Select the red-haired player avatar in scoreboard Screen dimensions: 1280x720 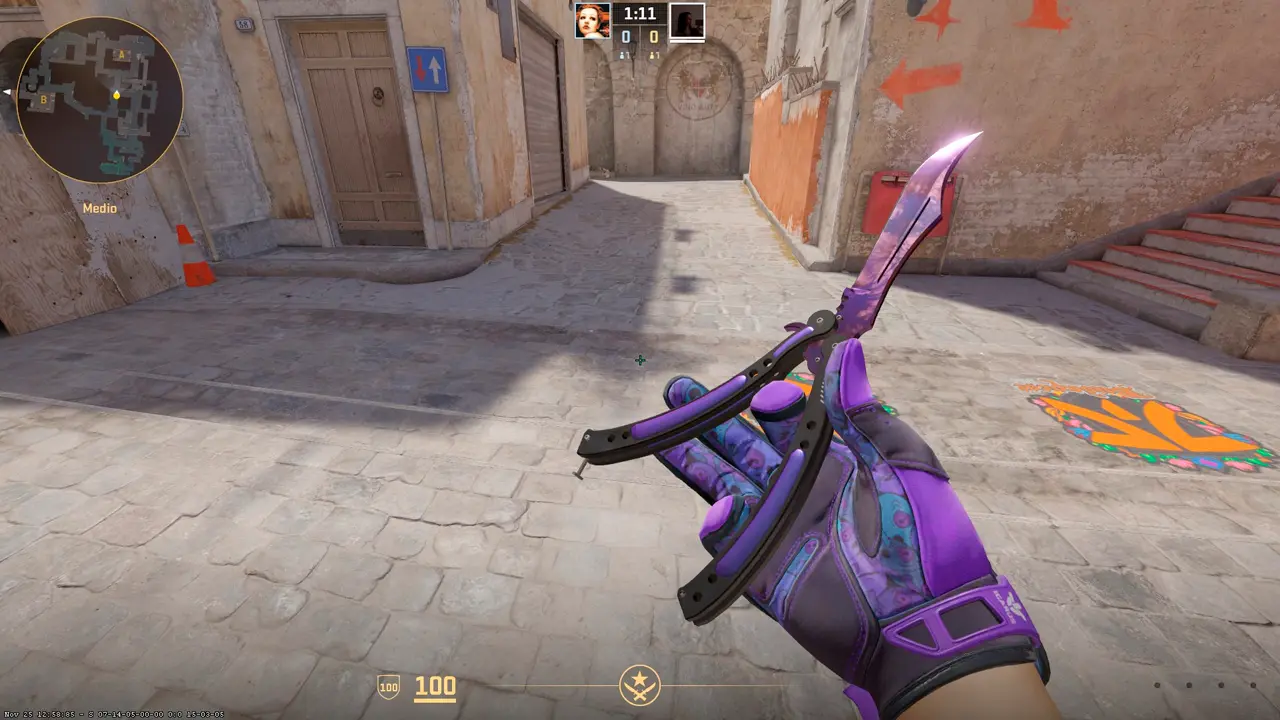tap(592, 20)
